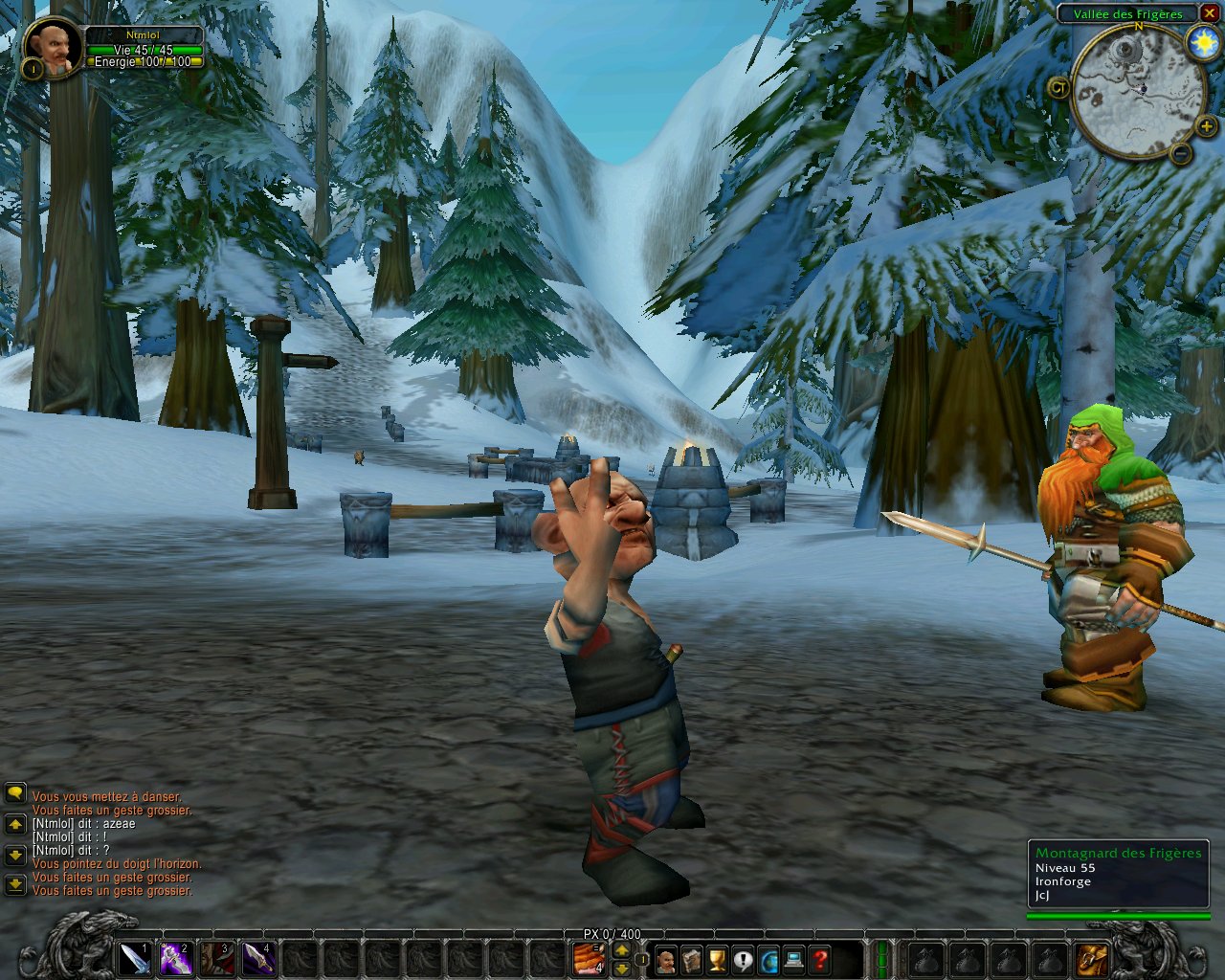This screenshot has height=980, width=1225.
Task: Use the dagger ability in slot 4
Action: [x=258, y=958]
